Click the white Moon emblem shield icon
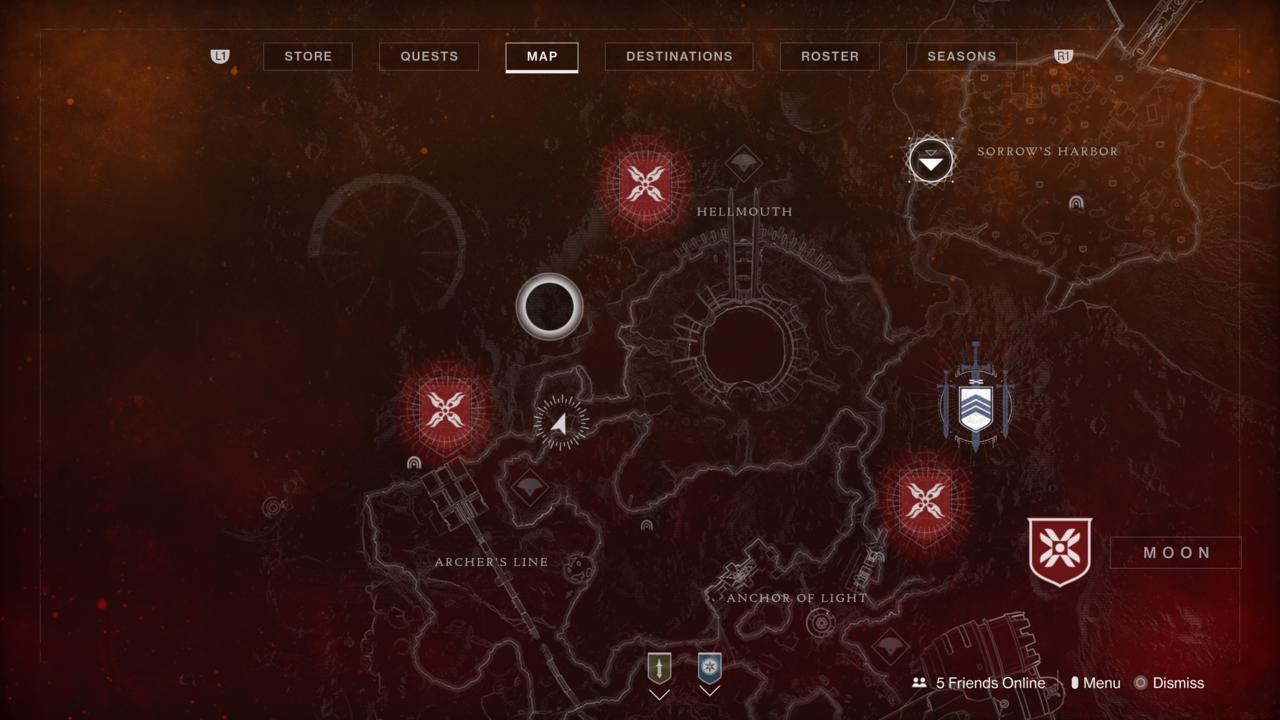1280x720 pixels. point(1060,551)
